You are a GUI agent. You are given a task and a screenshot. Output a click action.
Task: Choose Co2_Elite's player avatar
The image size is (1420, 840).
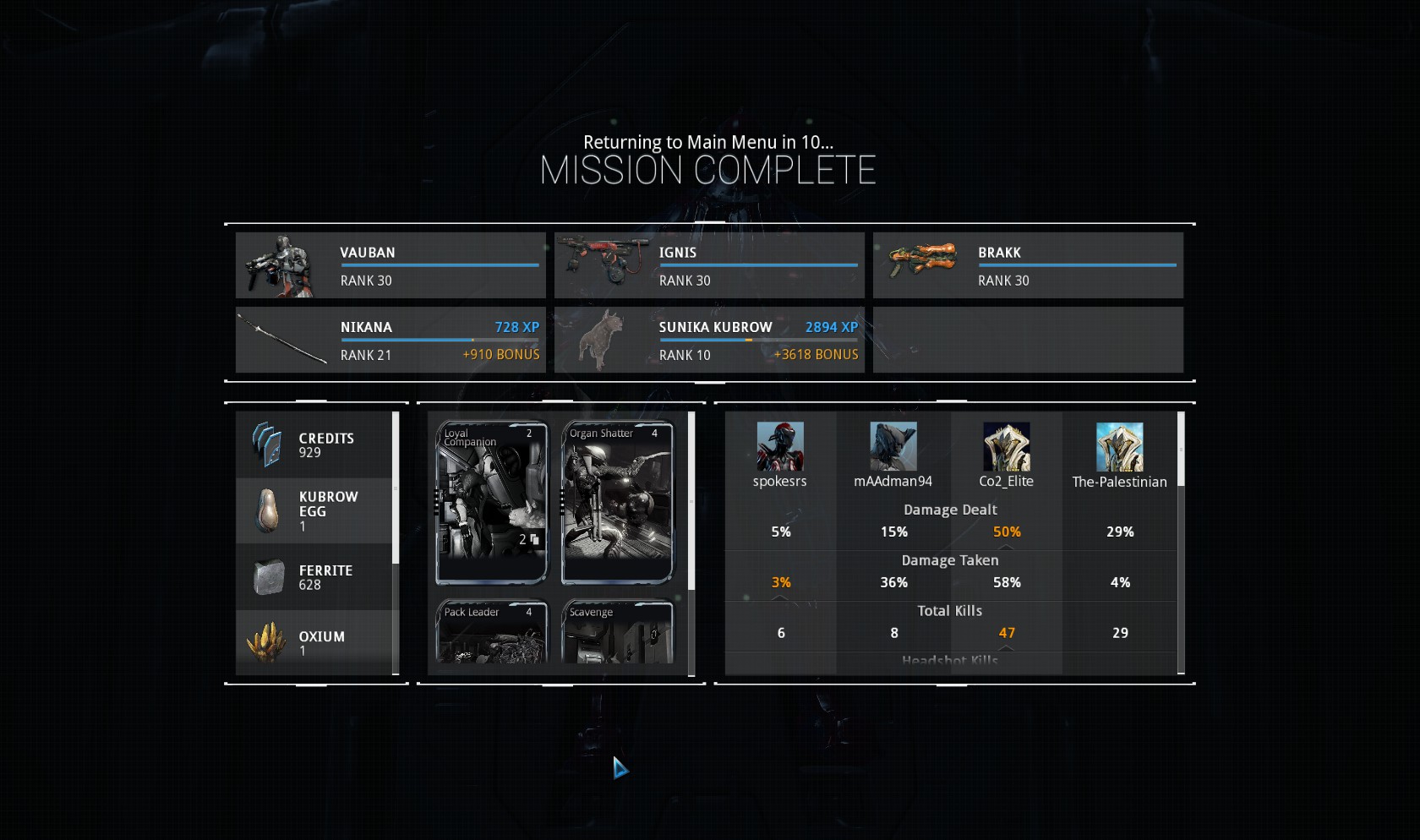point(1007,447)
